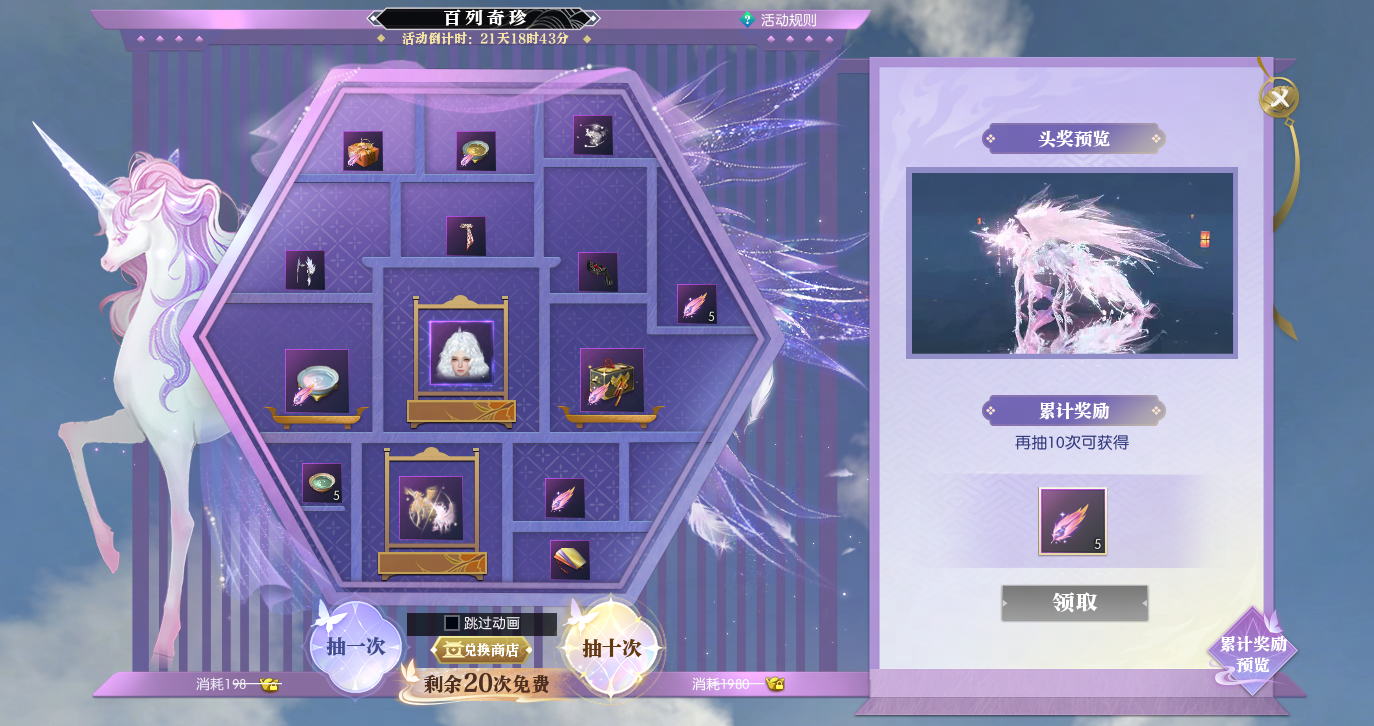View the grand prize preview image
The height and width of the screenshot is (726, 1374).
pos(1071,263)
